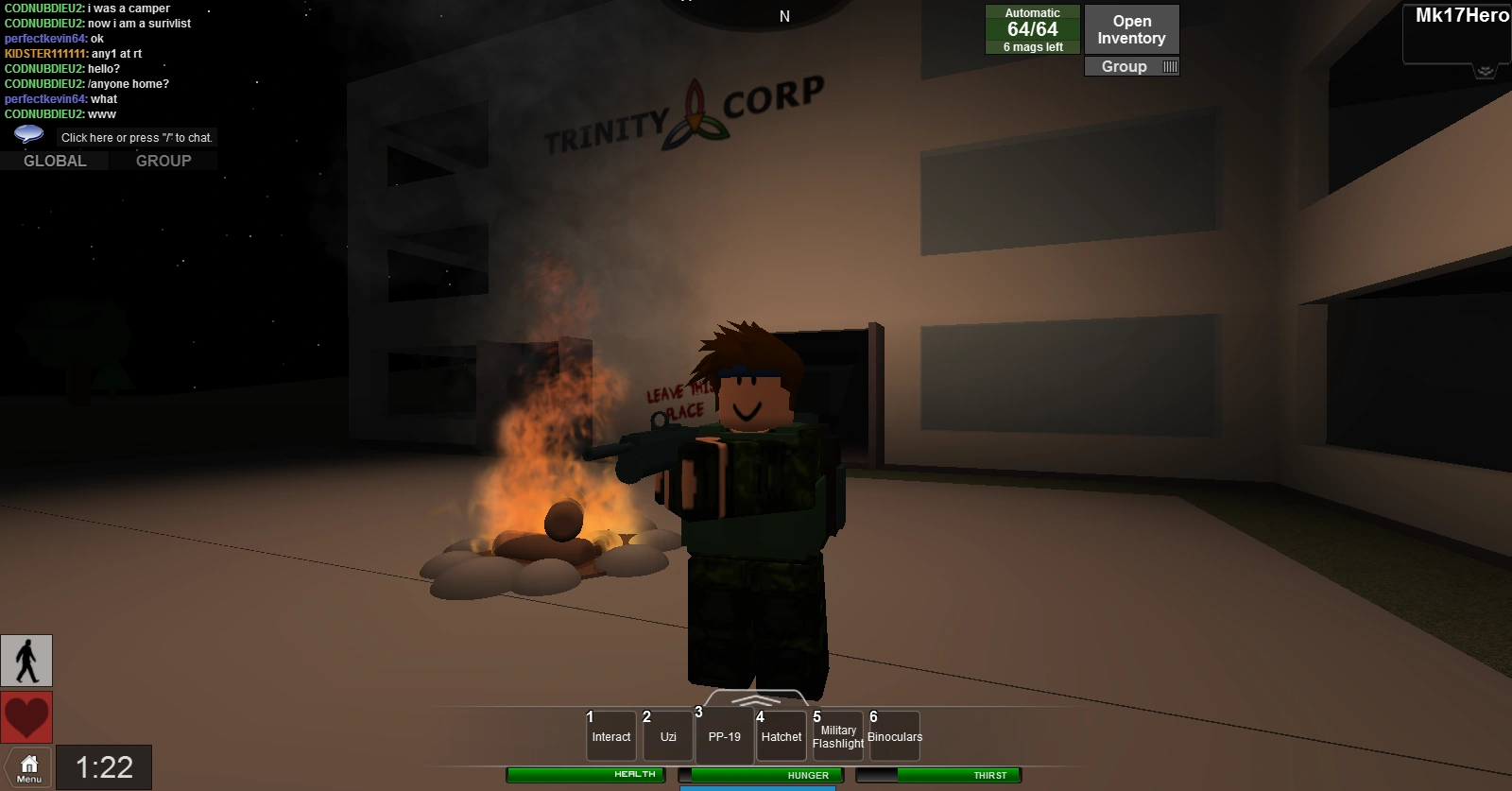Equip the Hatchet from slot 4
The height and width of the screenshot is (791, 1512).
coord(781,736)
